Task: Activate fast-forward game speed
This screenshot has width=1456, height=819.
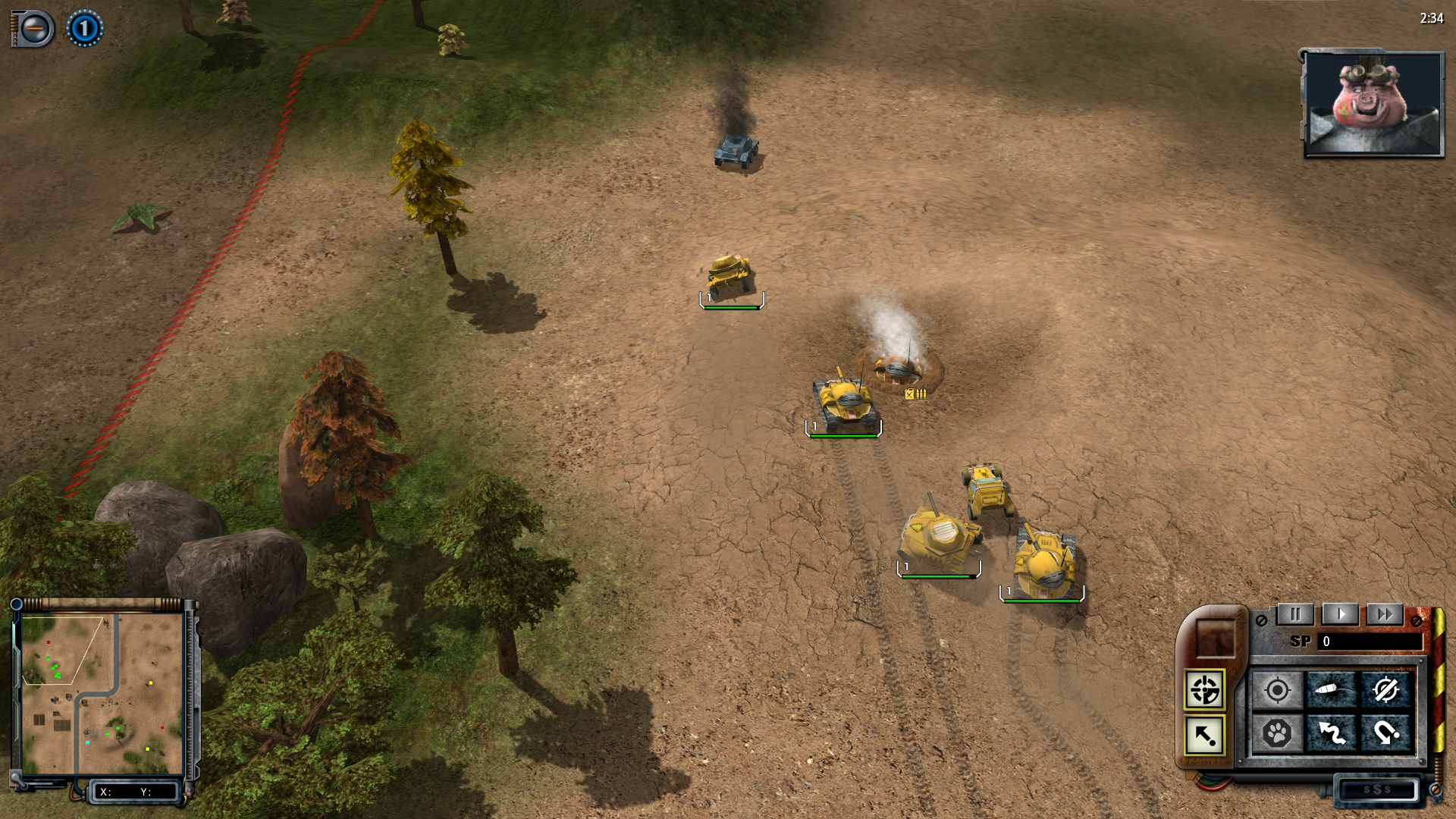Action: click(1385, 614)
